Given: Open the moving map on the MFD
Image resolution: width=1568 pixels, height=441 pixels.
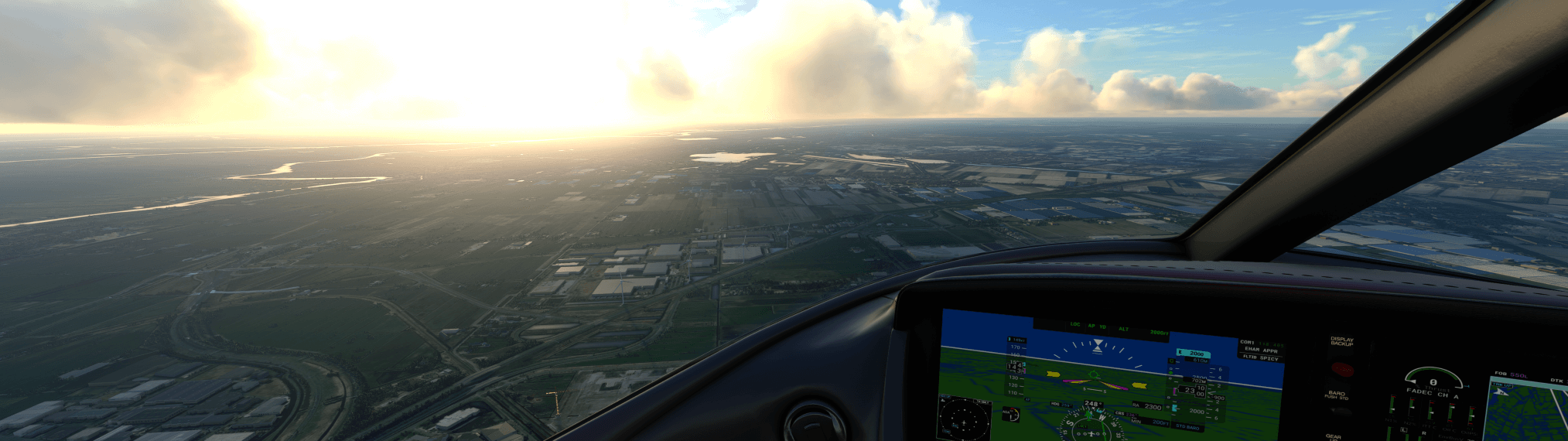Looking at the screenshot, I should tap(1526, 410).
